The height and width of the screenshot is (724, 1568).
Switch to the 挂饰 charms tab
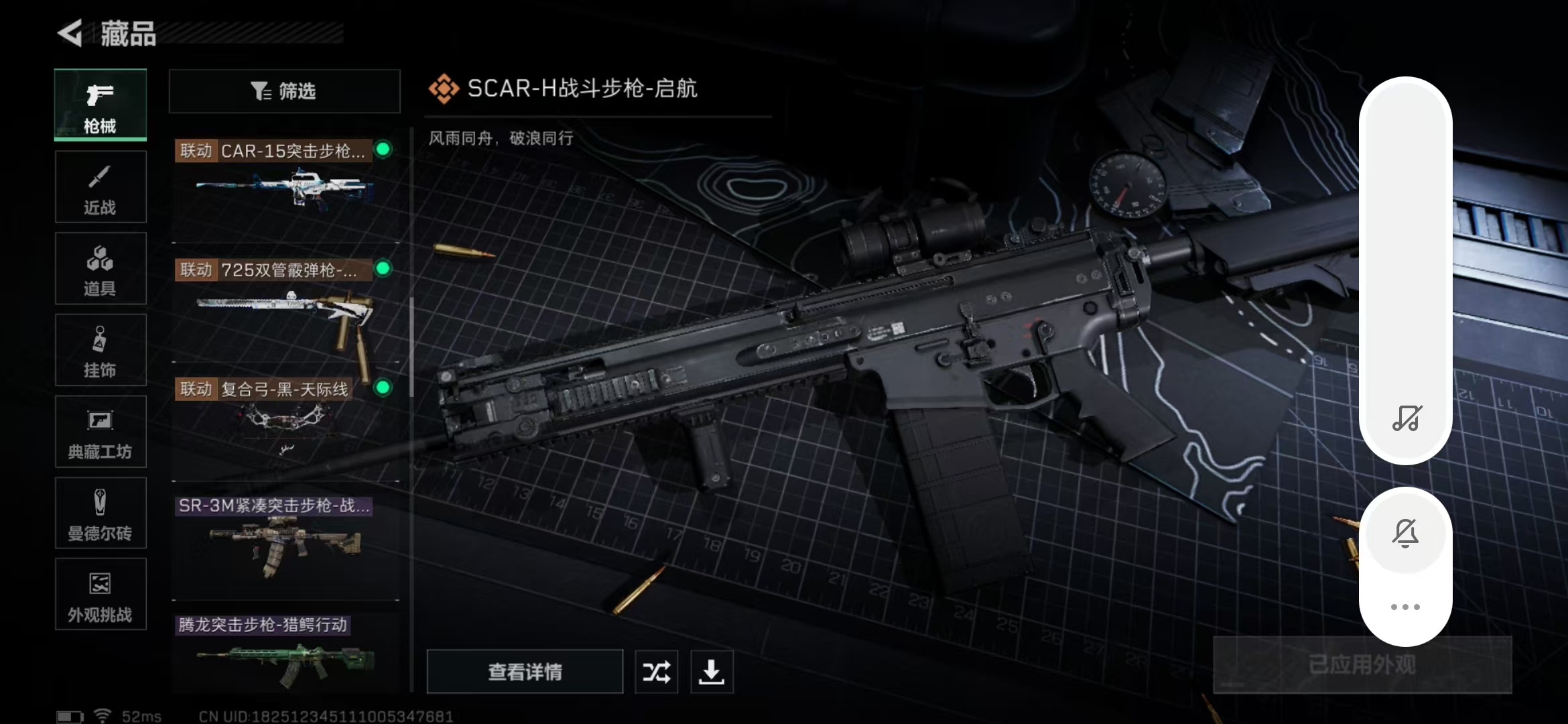pyautogui.click(x=101, y=350)
